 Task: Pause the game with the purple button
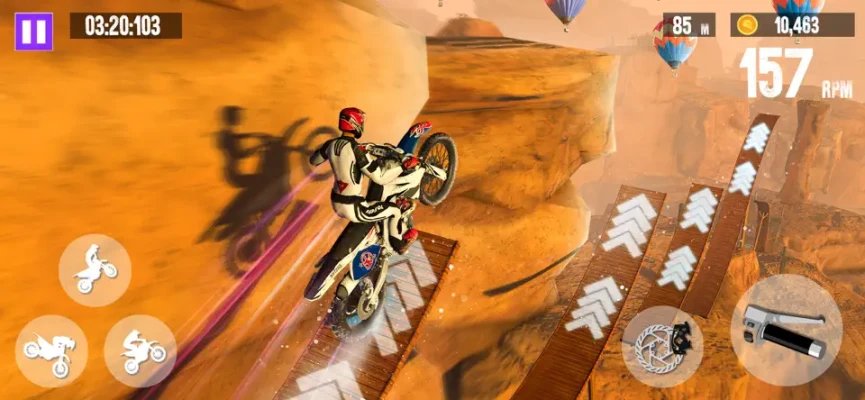click(x=33, y=31)
